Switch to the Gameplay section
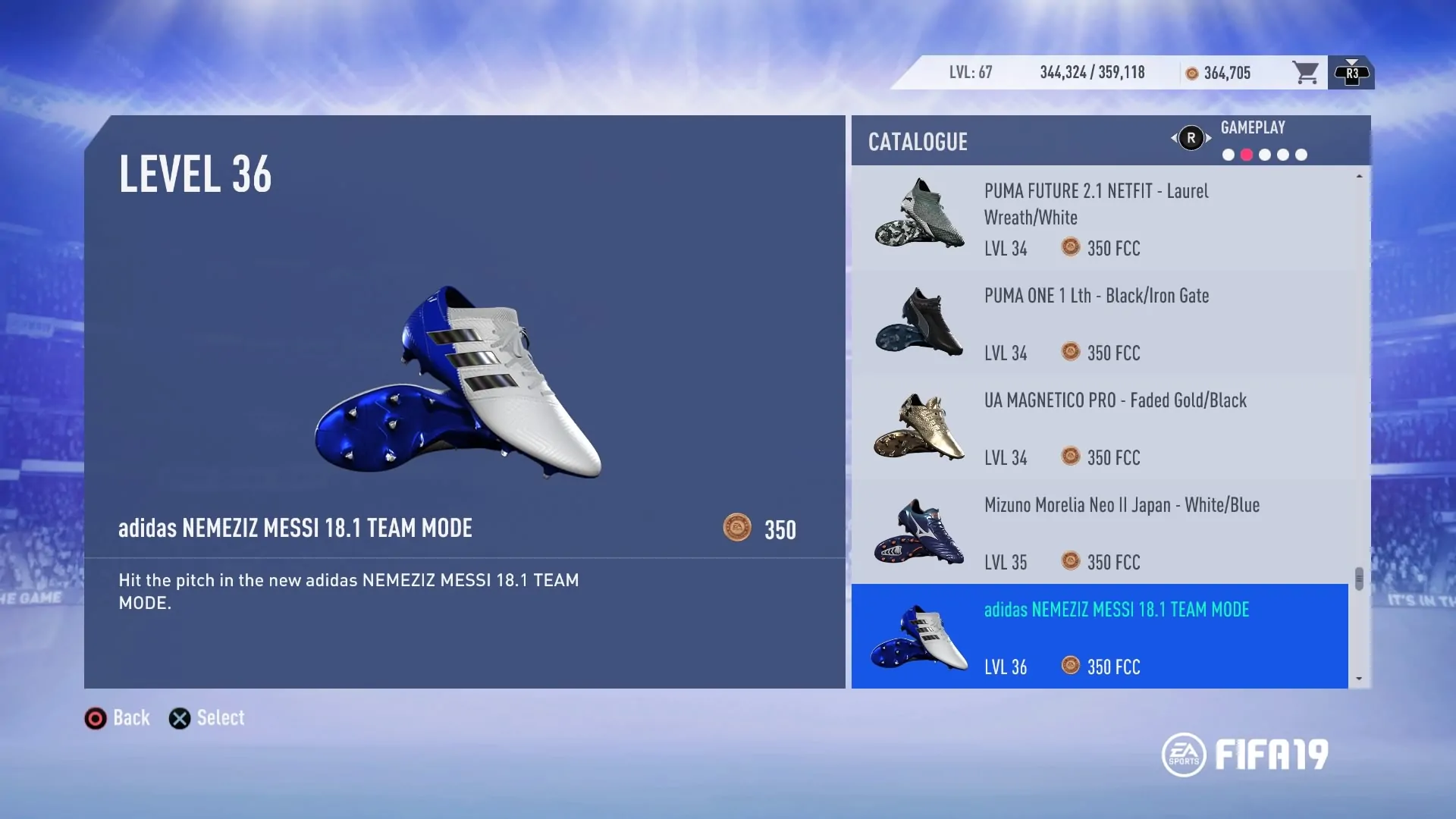This screenshot has height=819, width=1456. tap(1253, 127)
